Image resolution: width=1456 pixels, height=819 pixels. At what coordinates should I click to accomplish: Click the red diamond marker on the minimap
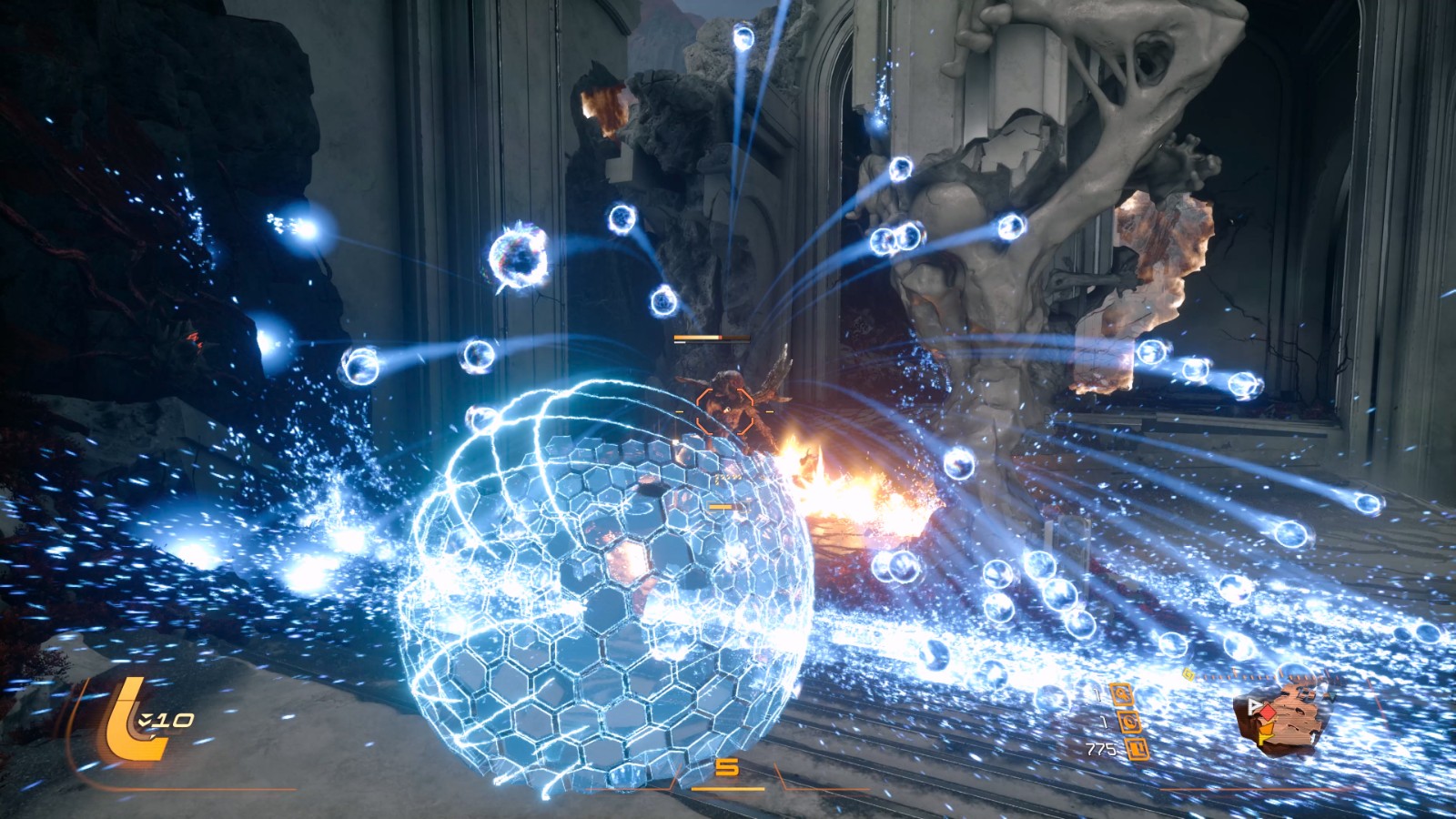tap(1267, 713)
